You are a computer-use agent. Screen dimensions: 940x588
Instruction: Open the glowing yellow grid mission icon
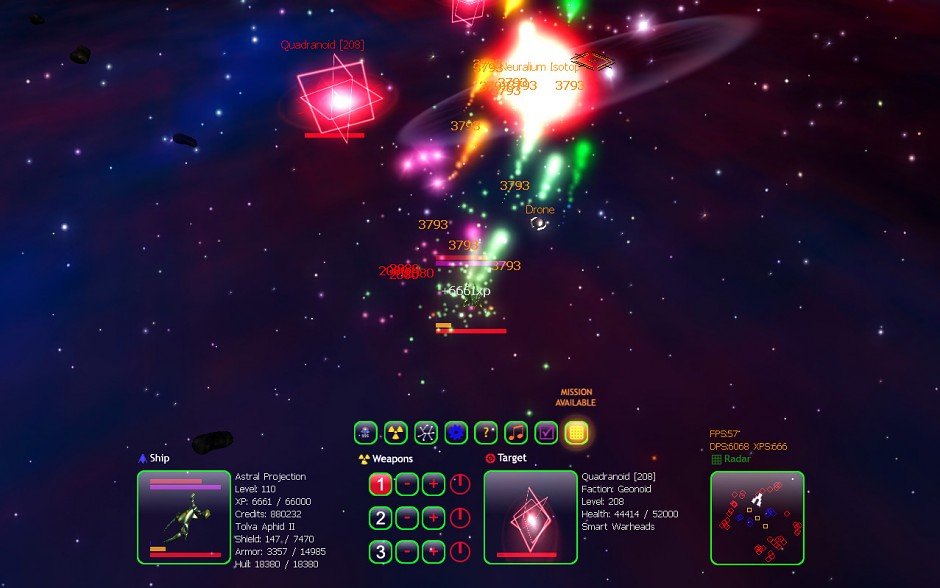tap(576, 433)
